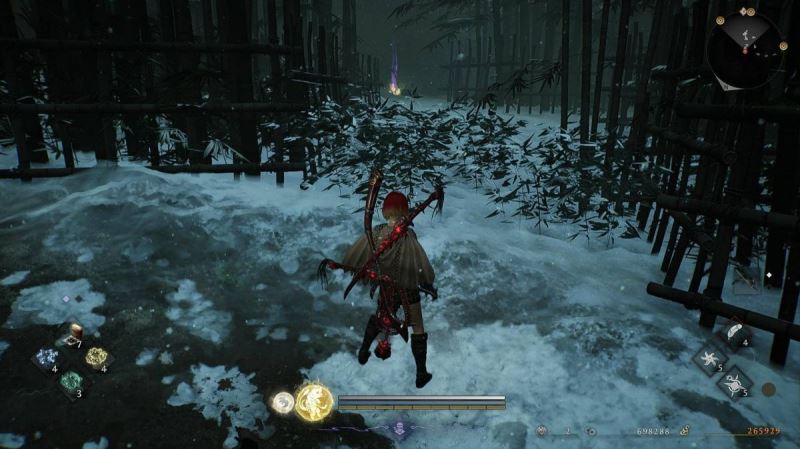This screenshot has height=449, width=800.
Task: Use the green item slot
Action: pos(71,381)
